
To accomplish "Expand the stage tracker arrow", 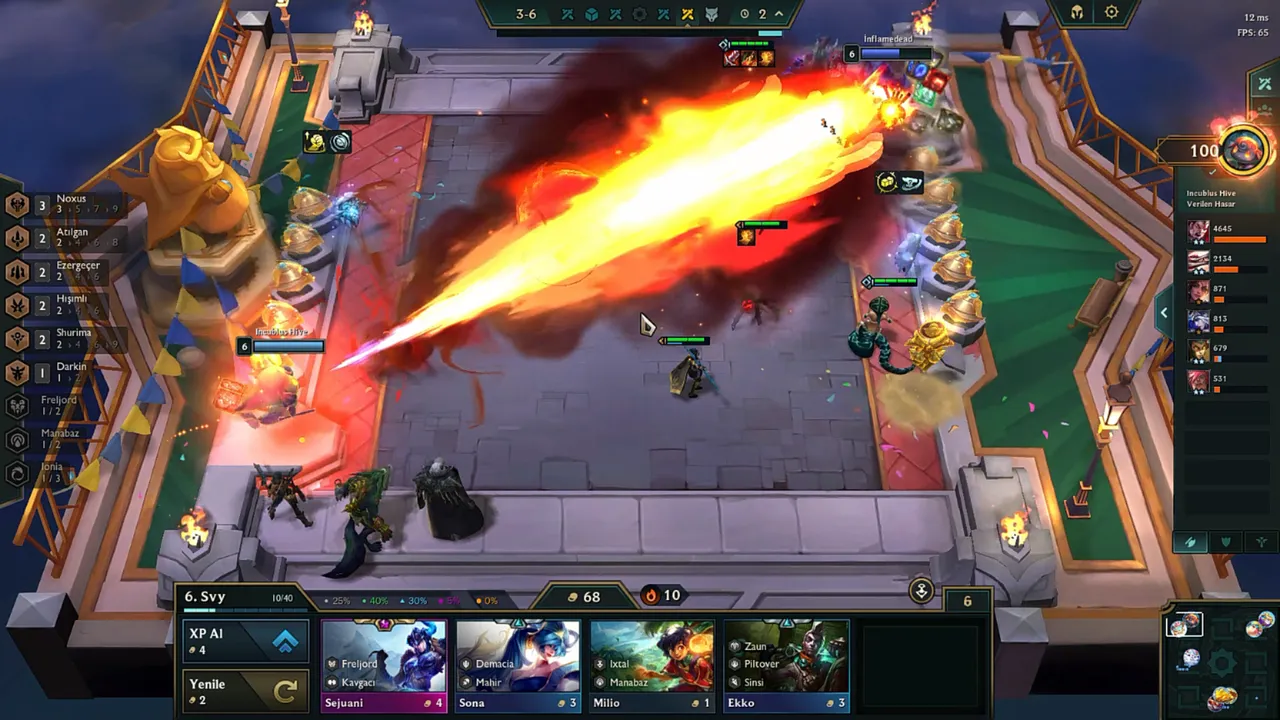I will point(779,14).
